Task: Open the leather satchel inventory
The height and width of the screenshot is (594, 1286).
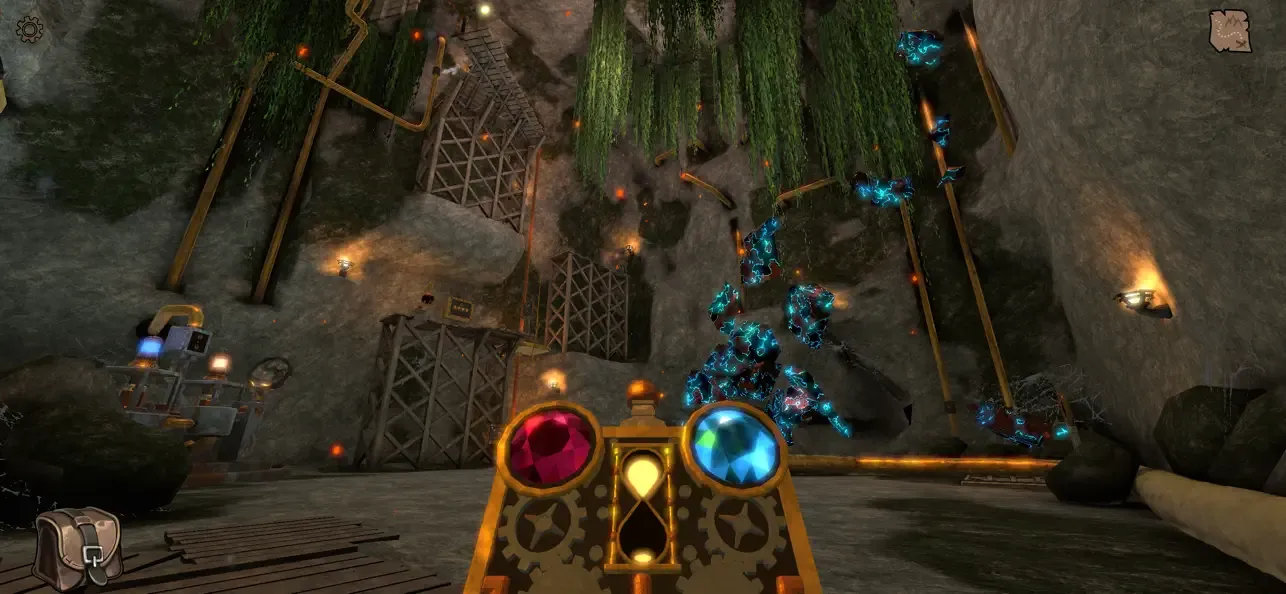Action: [77, 548]
